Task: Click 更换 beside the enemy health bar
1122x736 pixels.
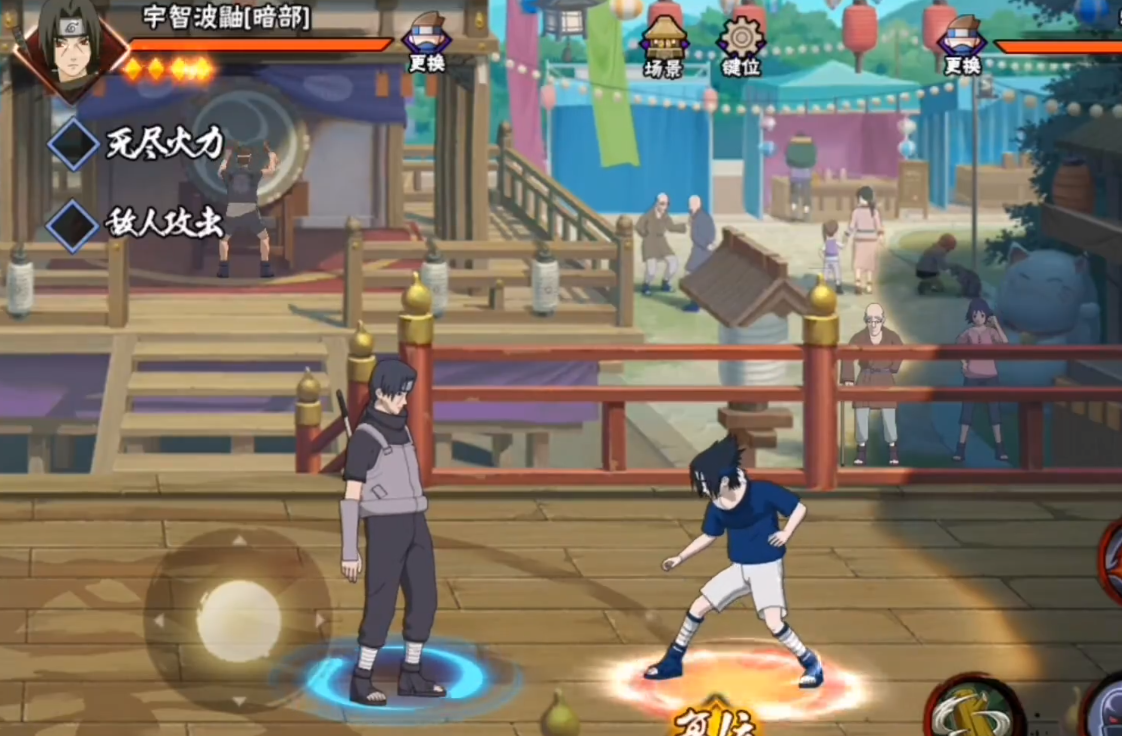Action: (962, 44)
